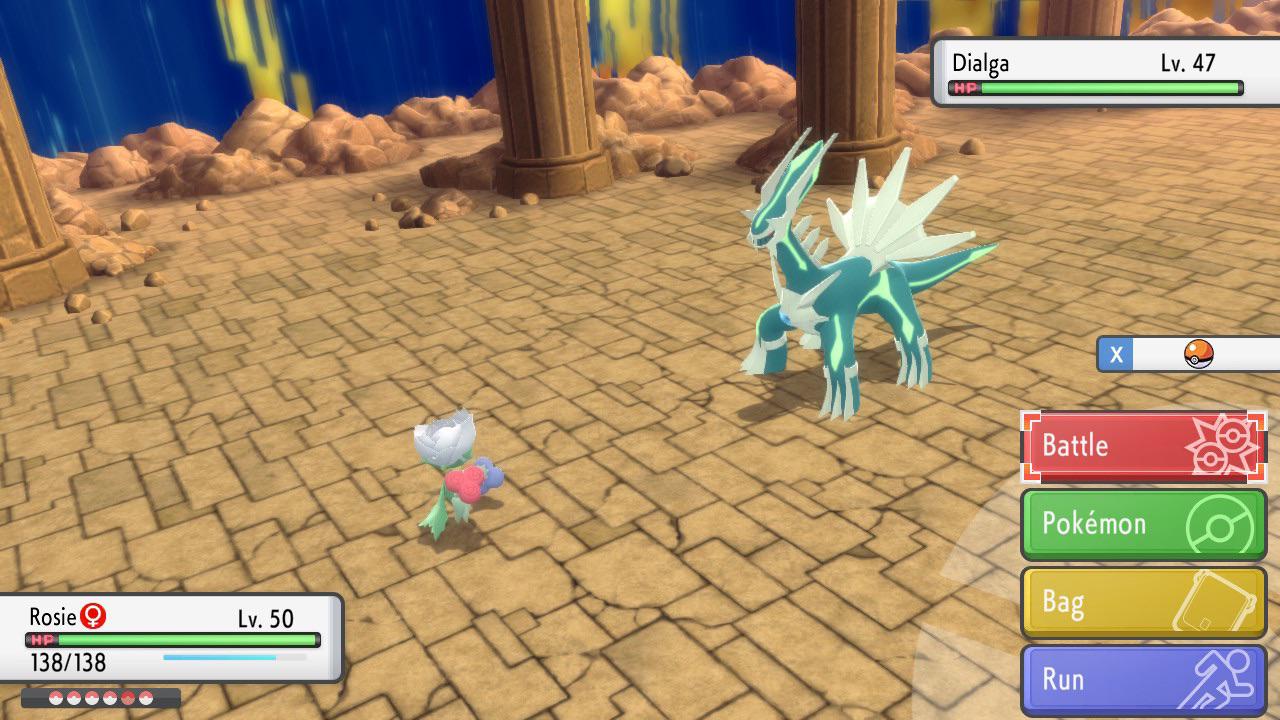Open the Bag menu
This screenshot has height=720, width=1280.
[x=1100, y=600]
